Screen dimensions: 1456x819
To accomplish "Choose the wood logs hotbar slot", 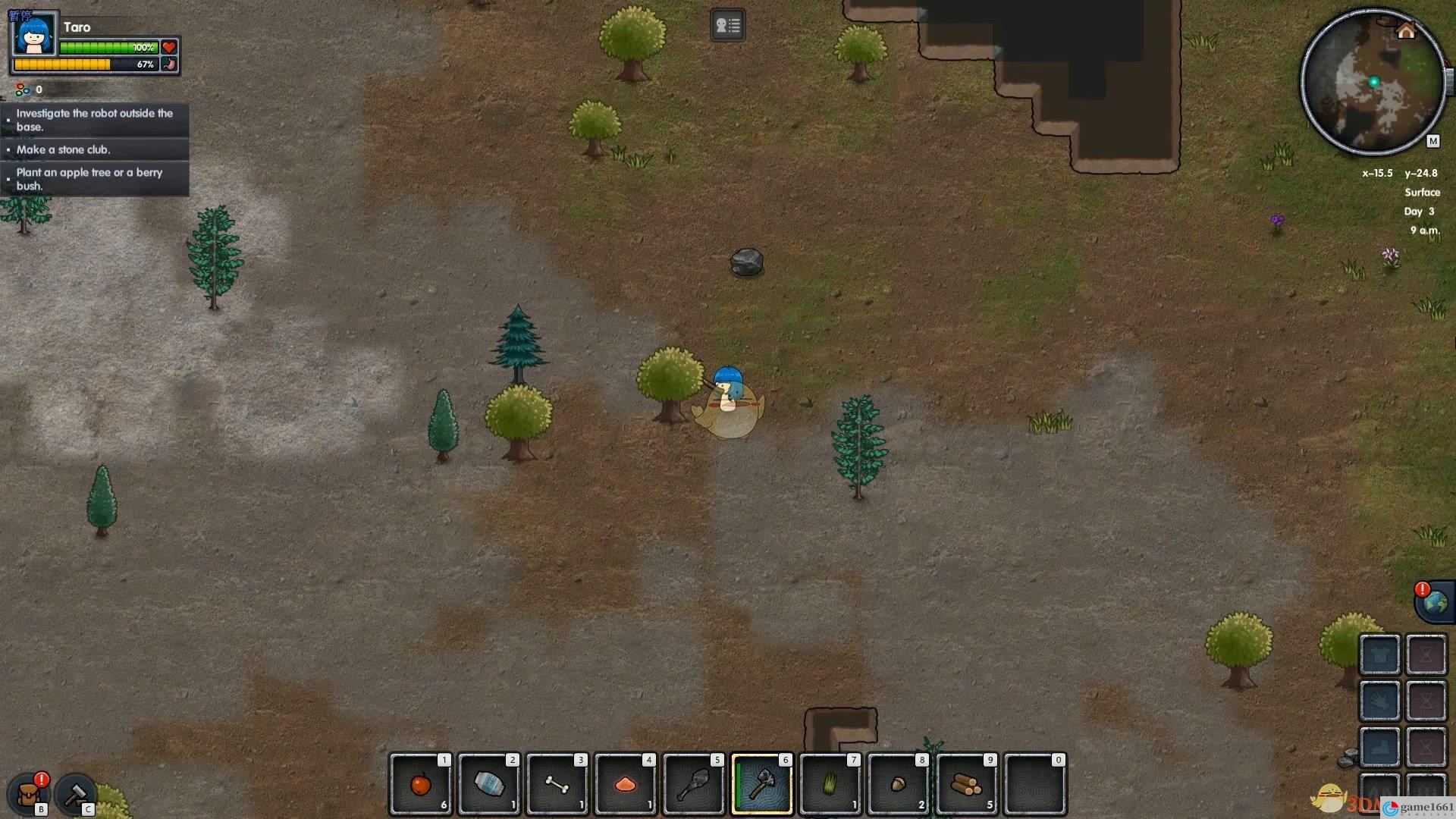I will click(x=966, y=784).
